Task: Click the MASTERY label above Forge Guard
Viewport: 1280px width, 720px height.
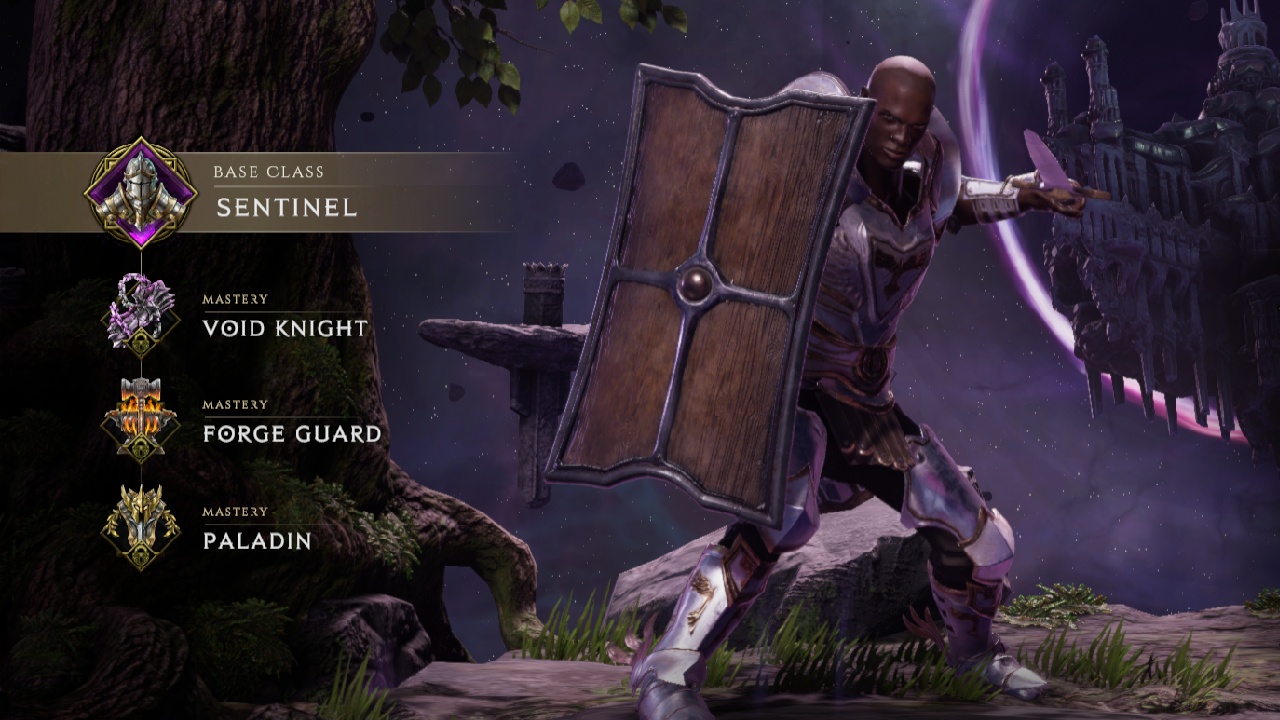Action: (x=235, y=405)
